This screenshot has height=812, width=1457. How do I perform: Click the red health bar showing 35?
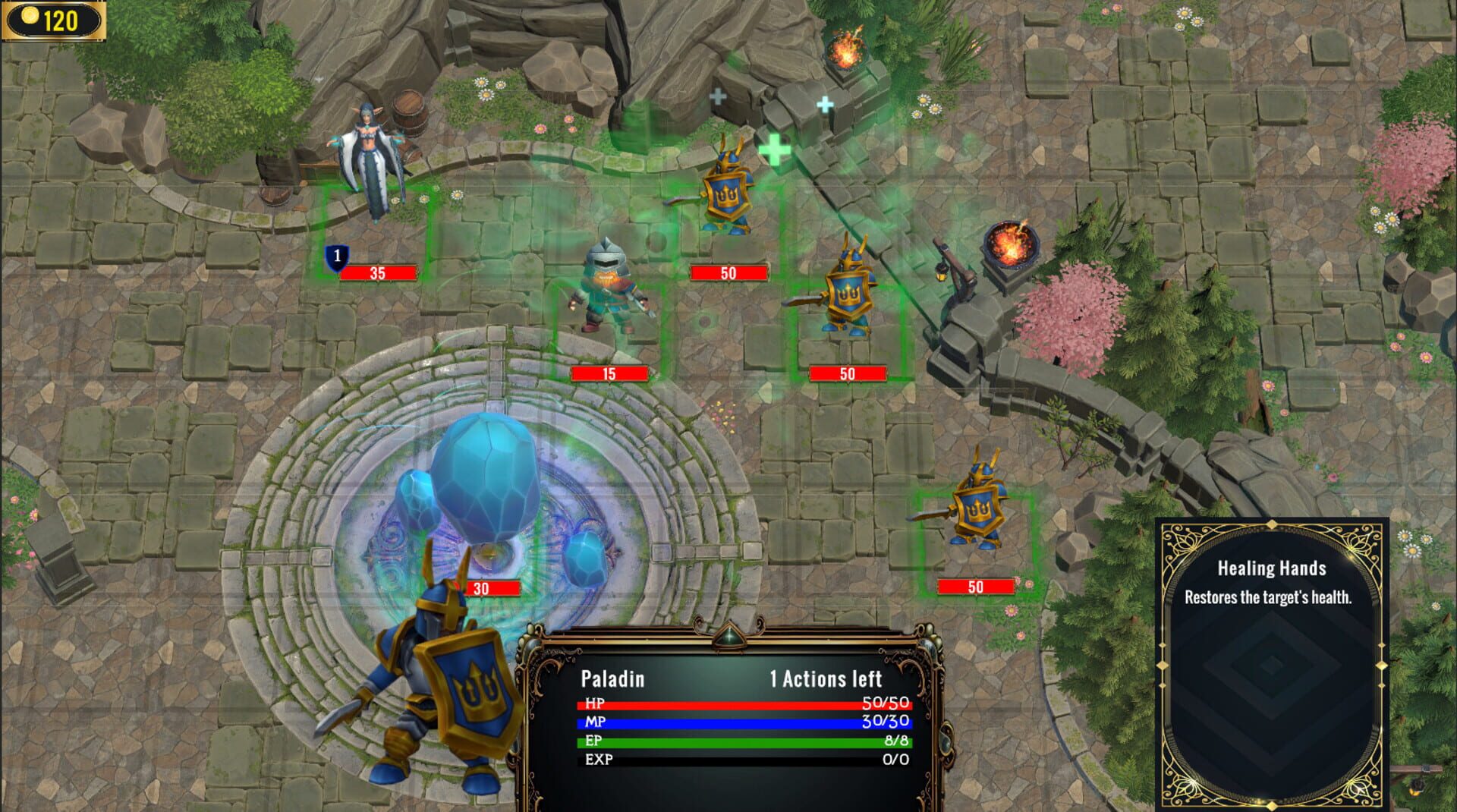coord(378,272)
